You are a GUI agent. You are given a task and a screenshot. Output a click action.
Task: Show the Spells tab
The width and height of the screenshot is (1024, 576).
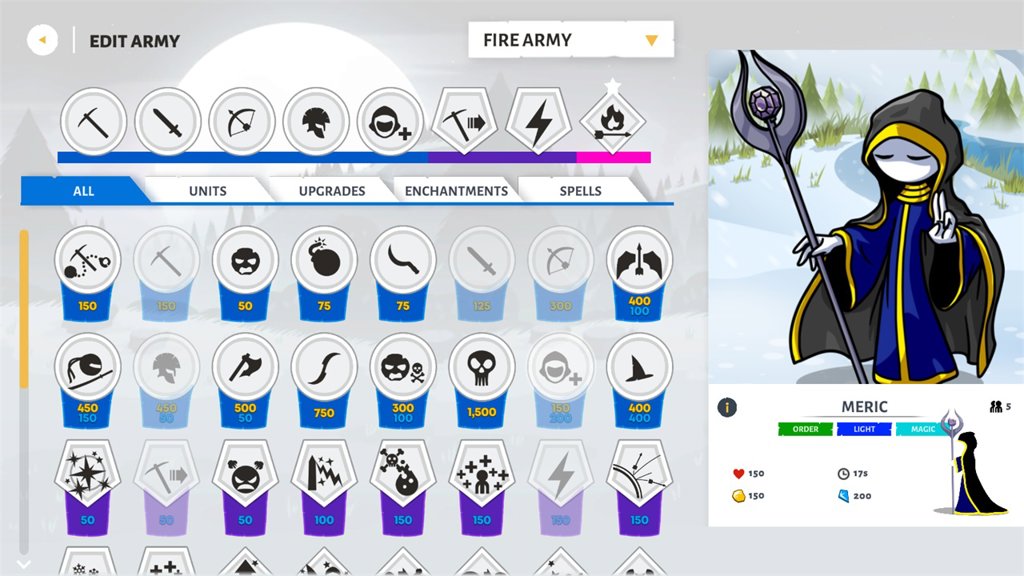(580, 190)
